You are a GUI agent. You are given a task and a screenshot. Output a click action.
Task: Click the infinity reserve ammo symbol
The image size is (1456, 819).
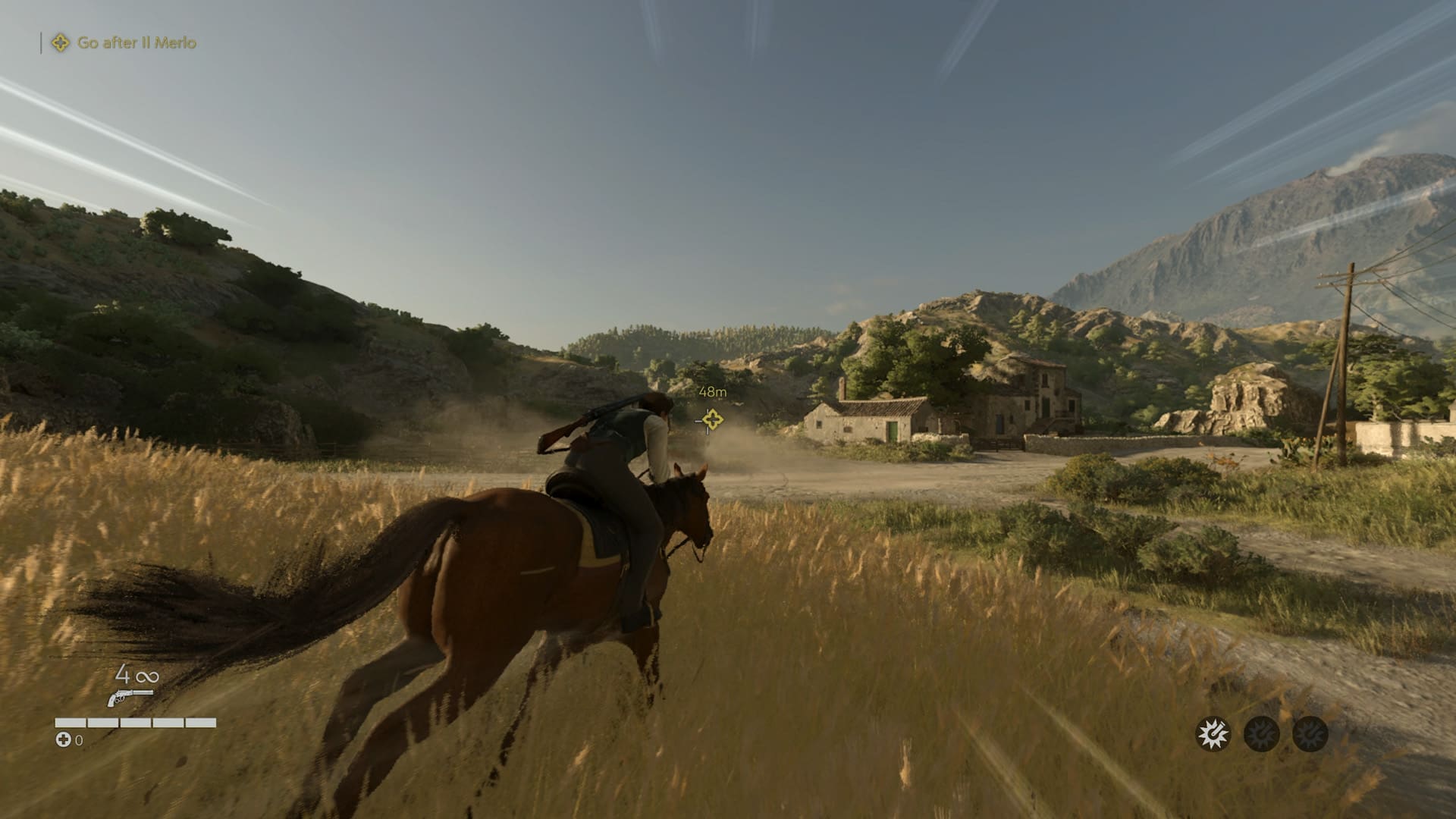coord(147,677)
